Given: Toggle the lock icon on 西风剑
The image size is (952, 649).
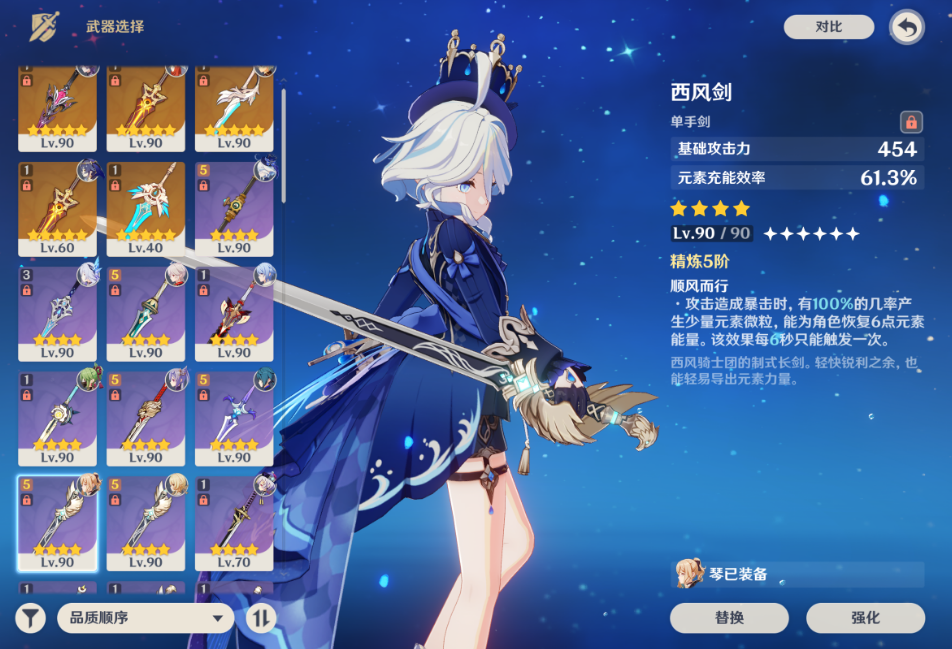Looking at the screenshot, I should coord(910,122).
